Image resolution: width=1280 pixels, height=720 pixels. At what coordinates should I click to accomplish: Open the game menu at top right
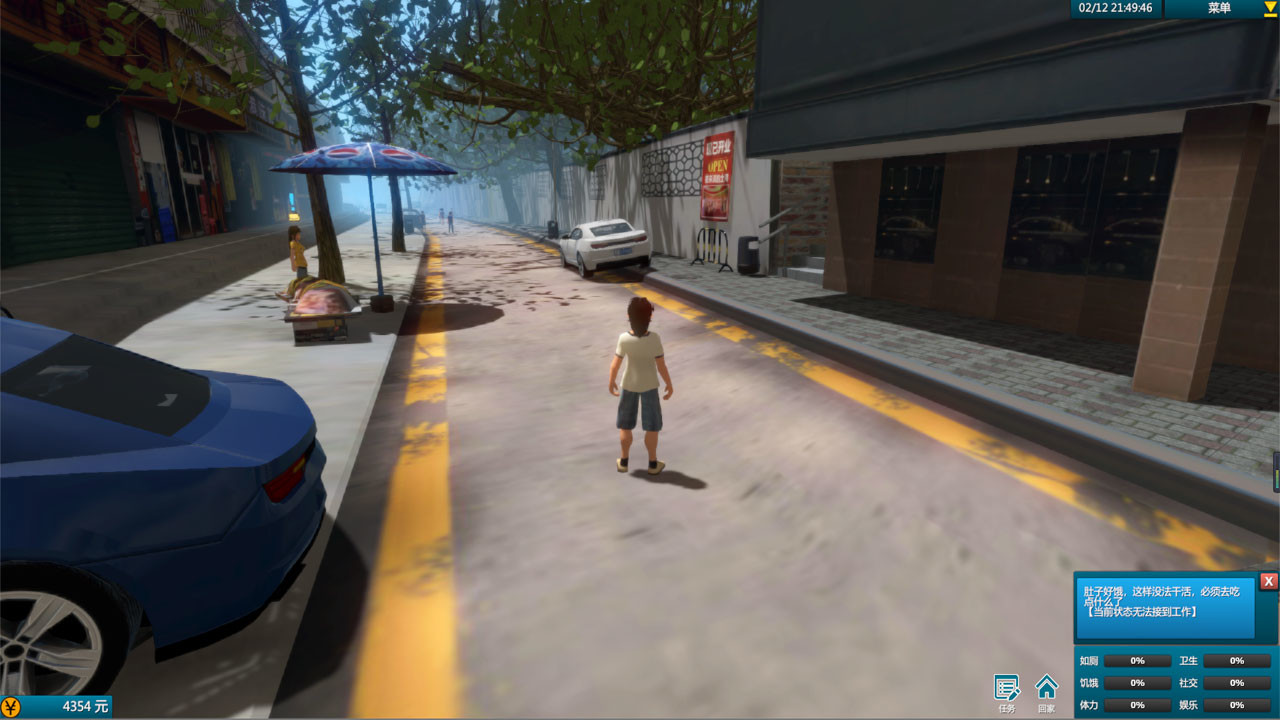(1219, 9)
